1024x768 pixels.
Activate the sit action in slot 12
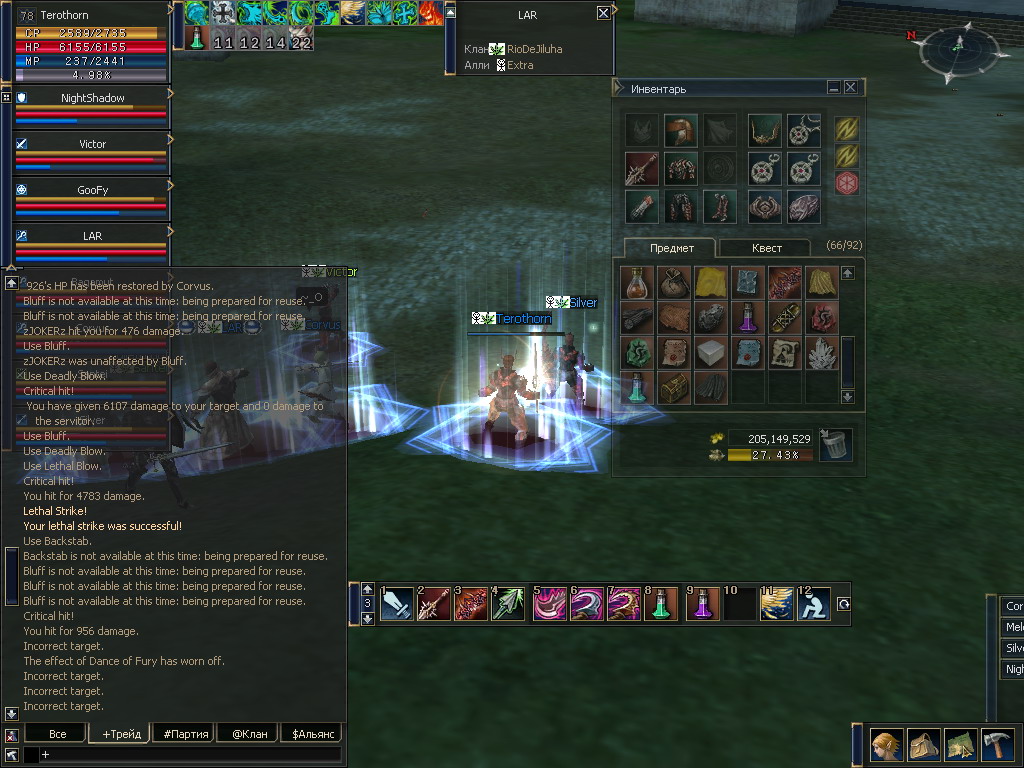pos(813,604)
